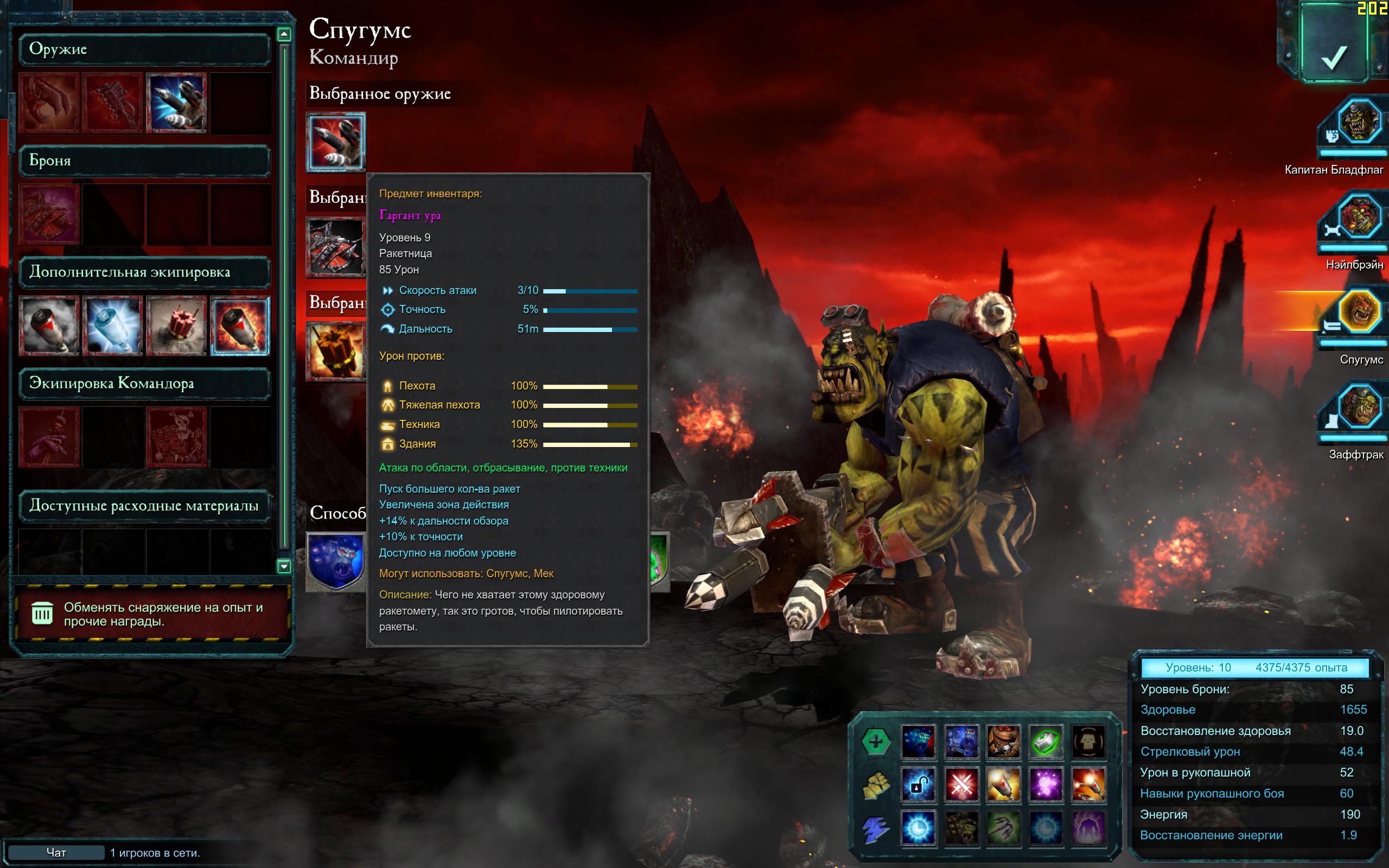Switch to Заффтрак portrait
1389x868 pixels.
tap(1359, 407)
